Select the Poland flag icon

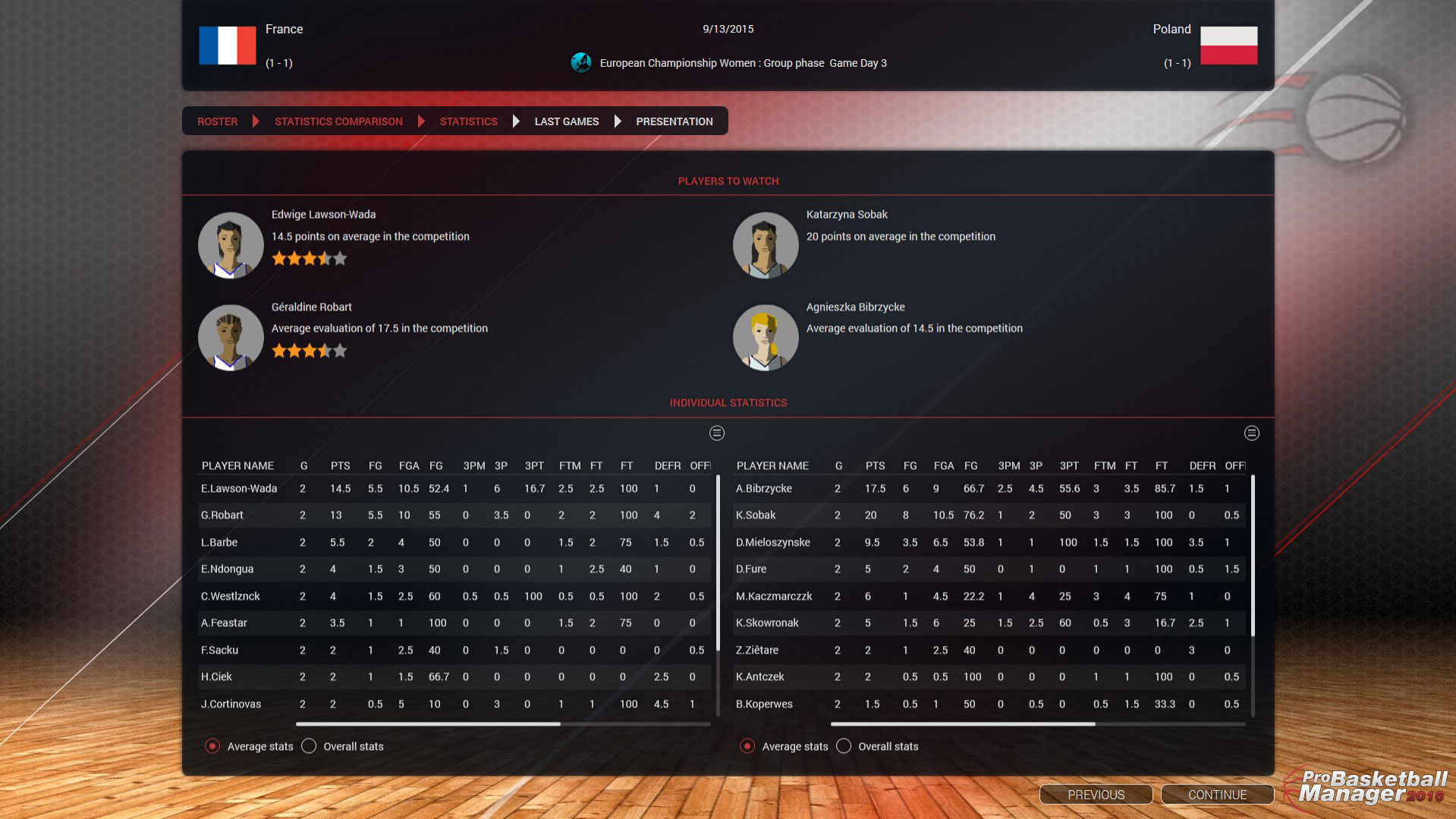(1228, 46)
